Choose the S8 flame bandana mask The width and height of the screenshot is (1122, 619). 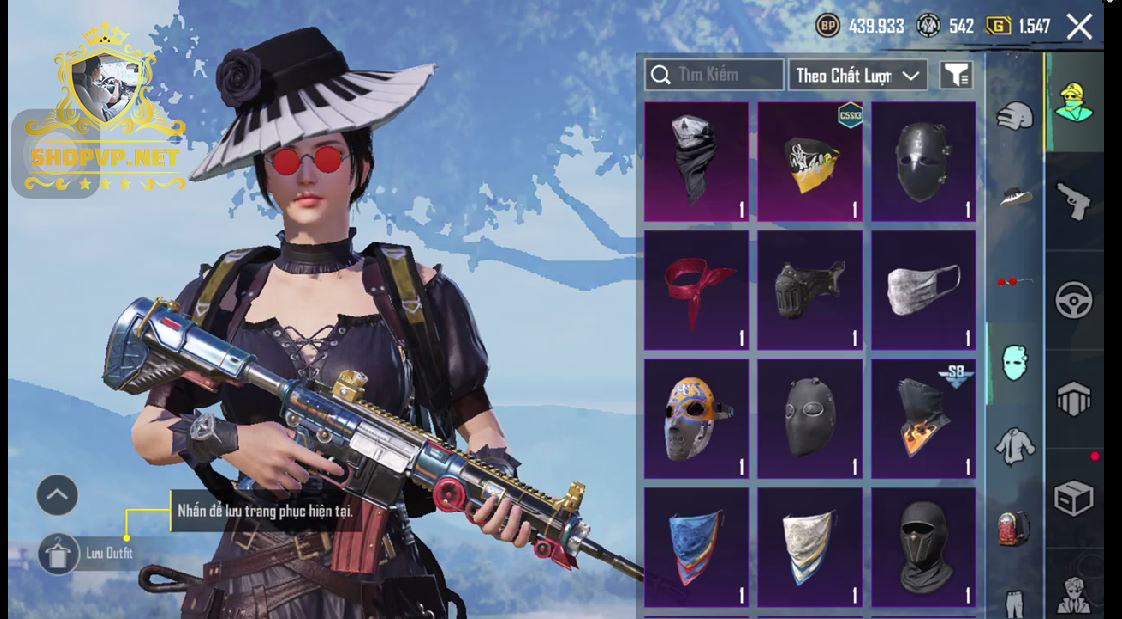(x=923, y=418)
